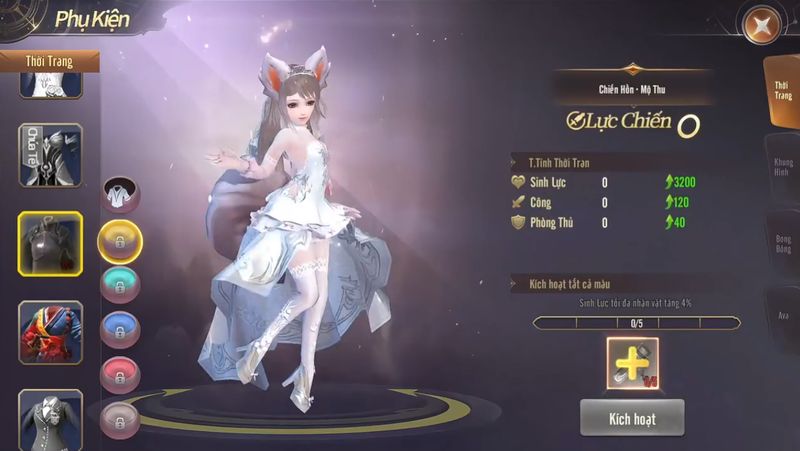
Task: Choose the locked pale pink color swatch
Action: (x=121, y=414)
